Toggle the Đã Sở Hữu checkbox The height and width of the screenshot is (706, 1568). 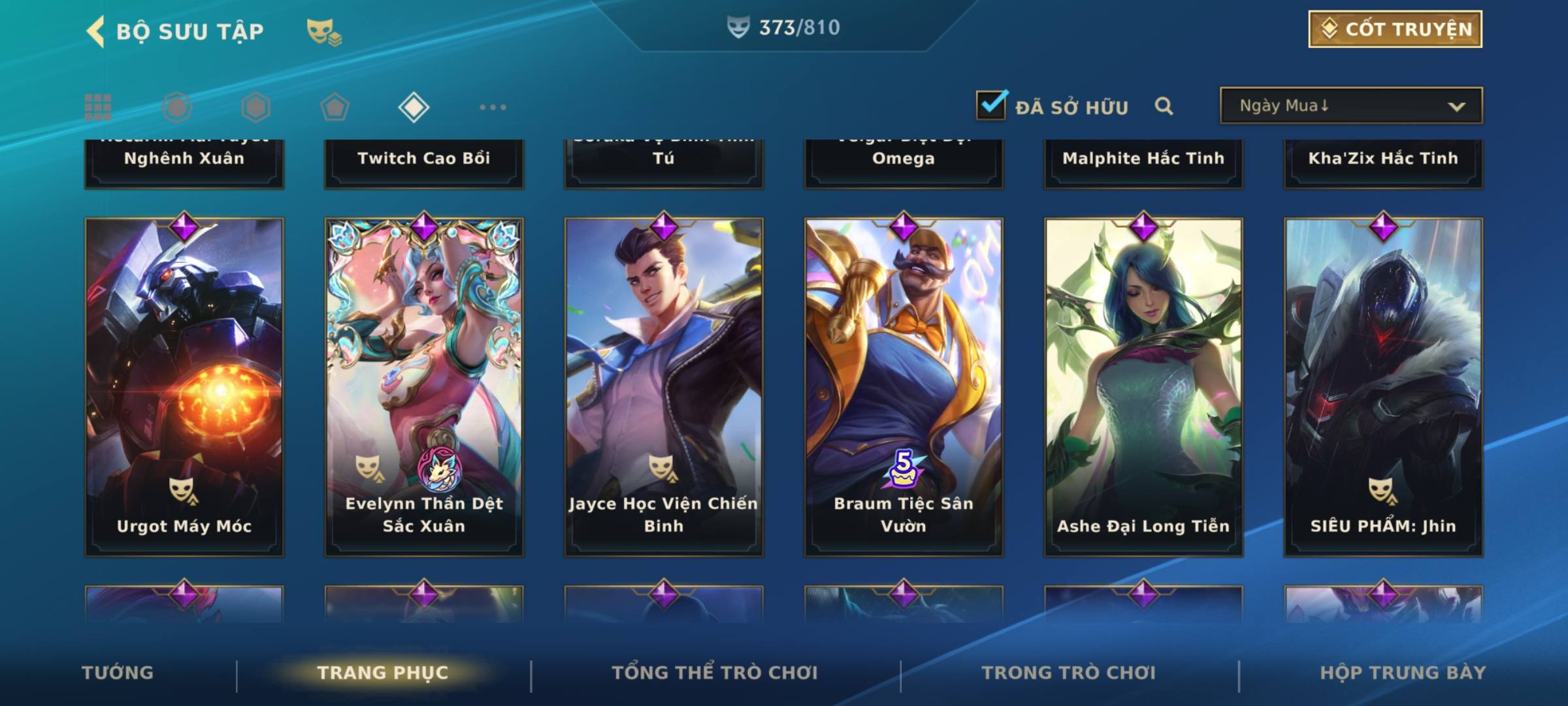(x=991, y=105)
